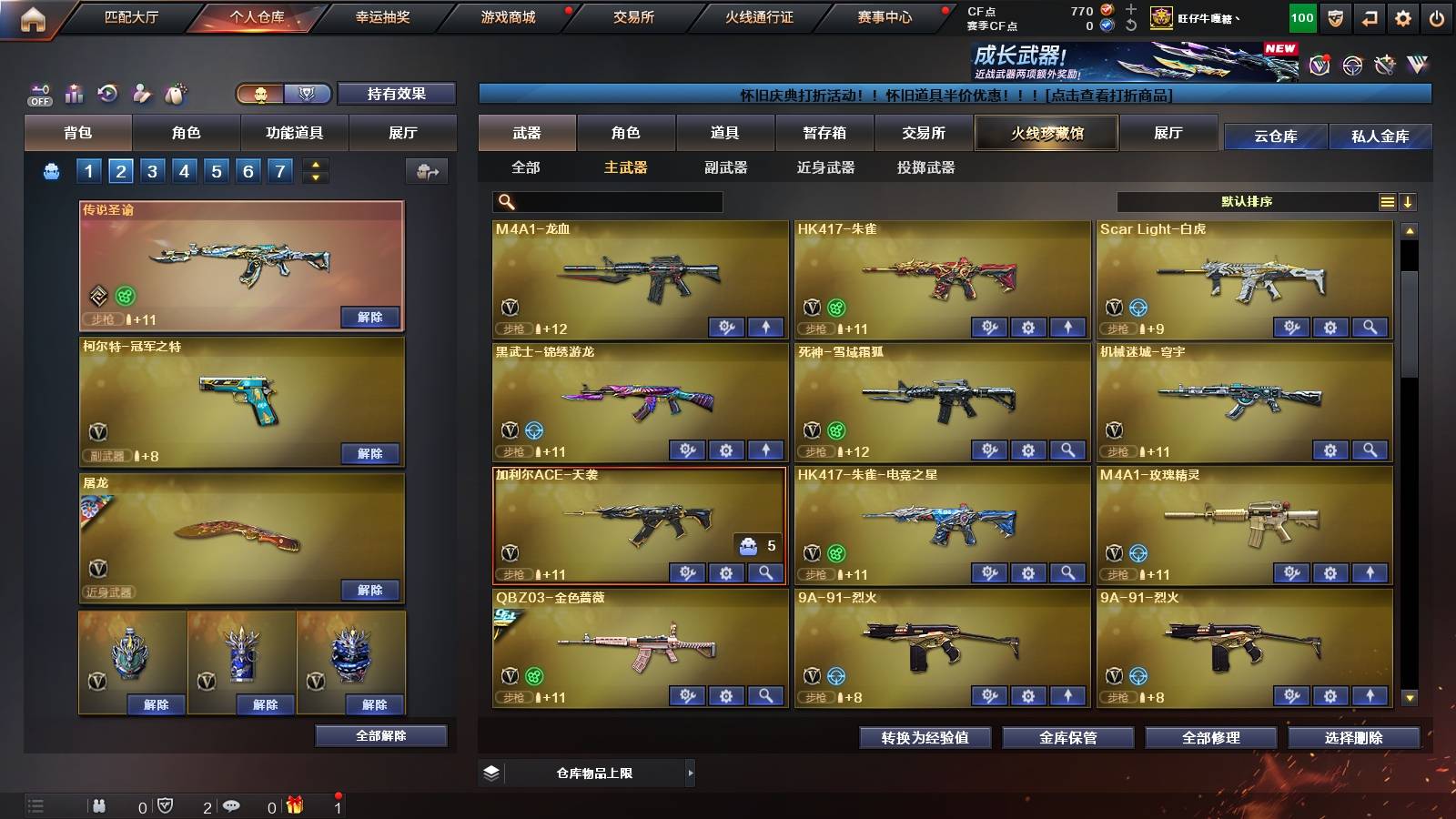Click the power/exit icon at top-right

(1438, 16)
